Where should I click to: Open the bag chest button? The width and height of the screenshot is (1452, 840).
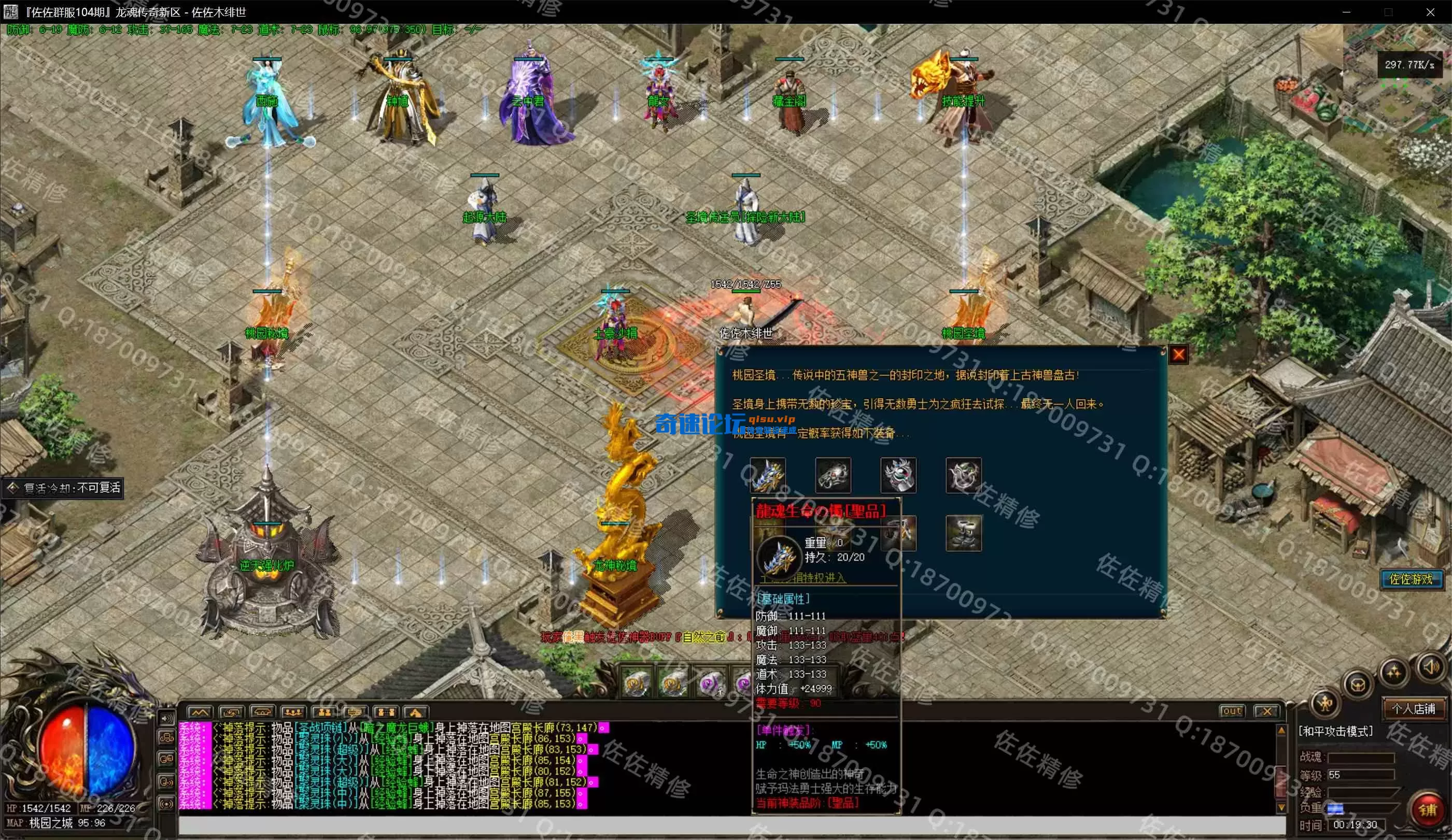coord(1358,686)
